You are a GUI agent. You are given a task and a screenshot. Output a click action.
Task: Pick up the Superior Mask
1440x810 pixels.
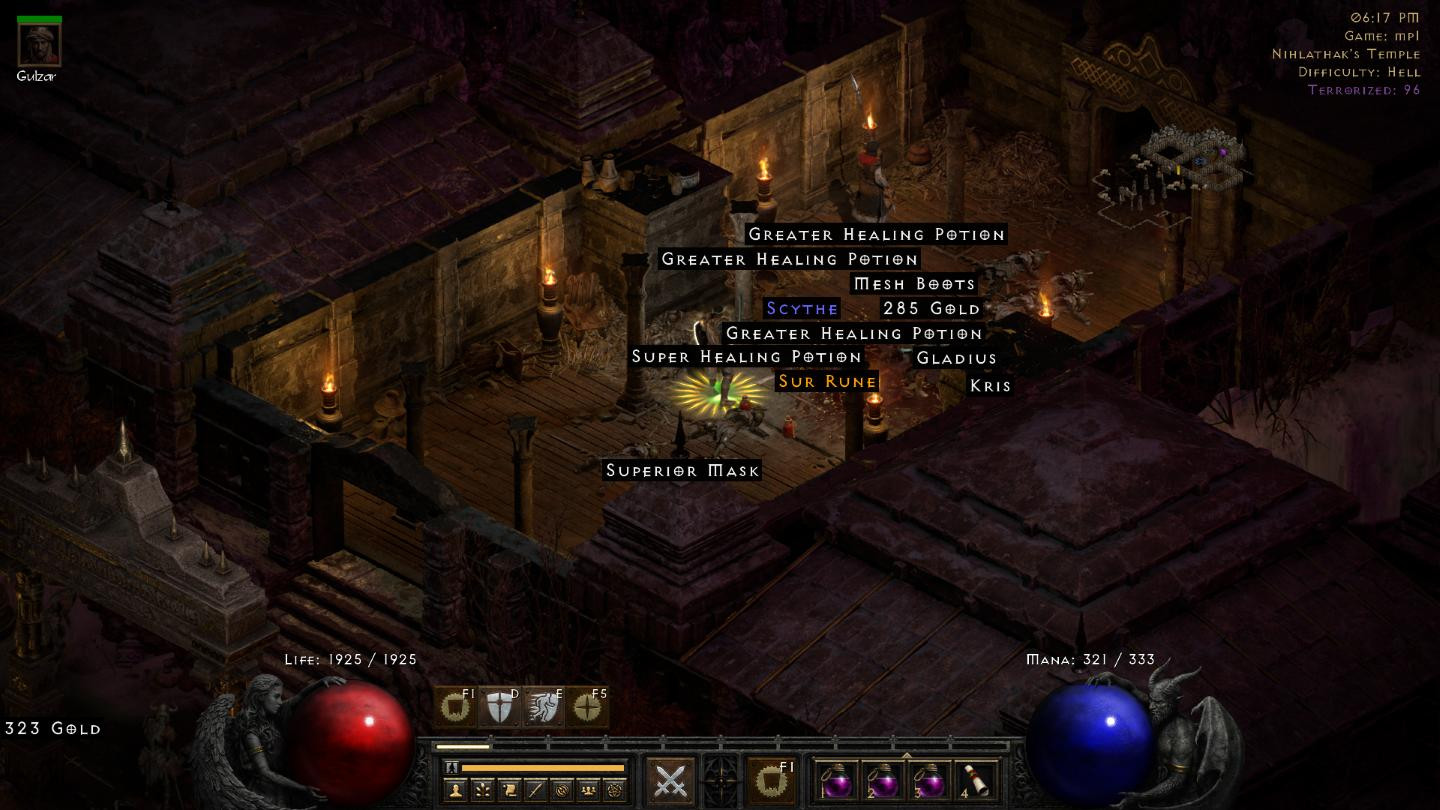pos(682,470)
